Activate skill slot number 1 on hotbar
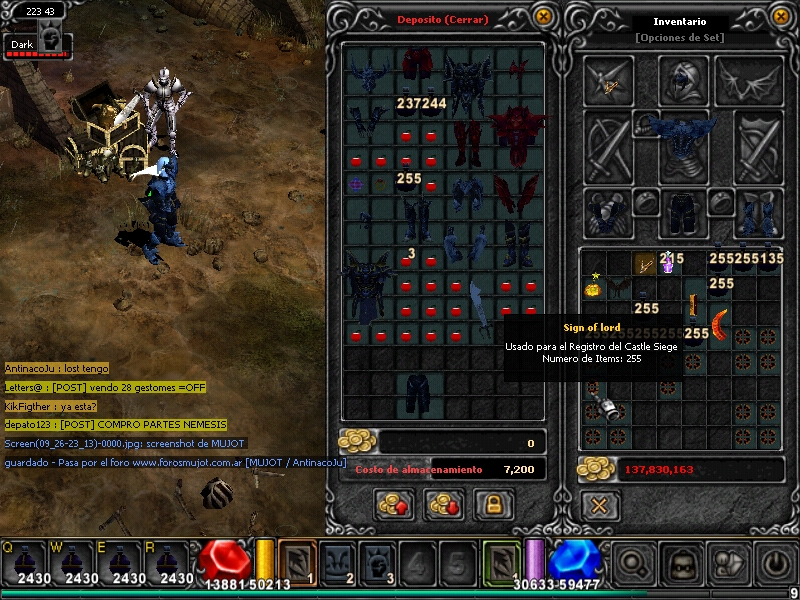 297,562
